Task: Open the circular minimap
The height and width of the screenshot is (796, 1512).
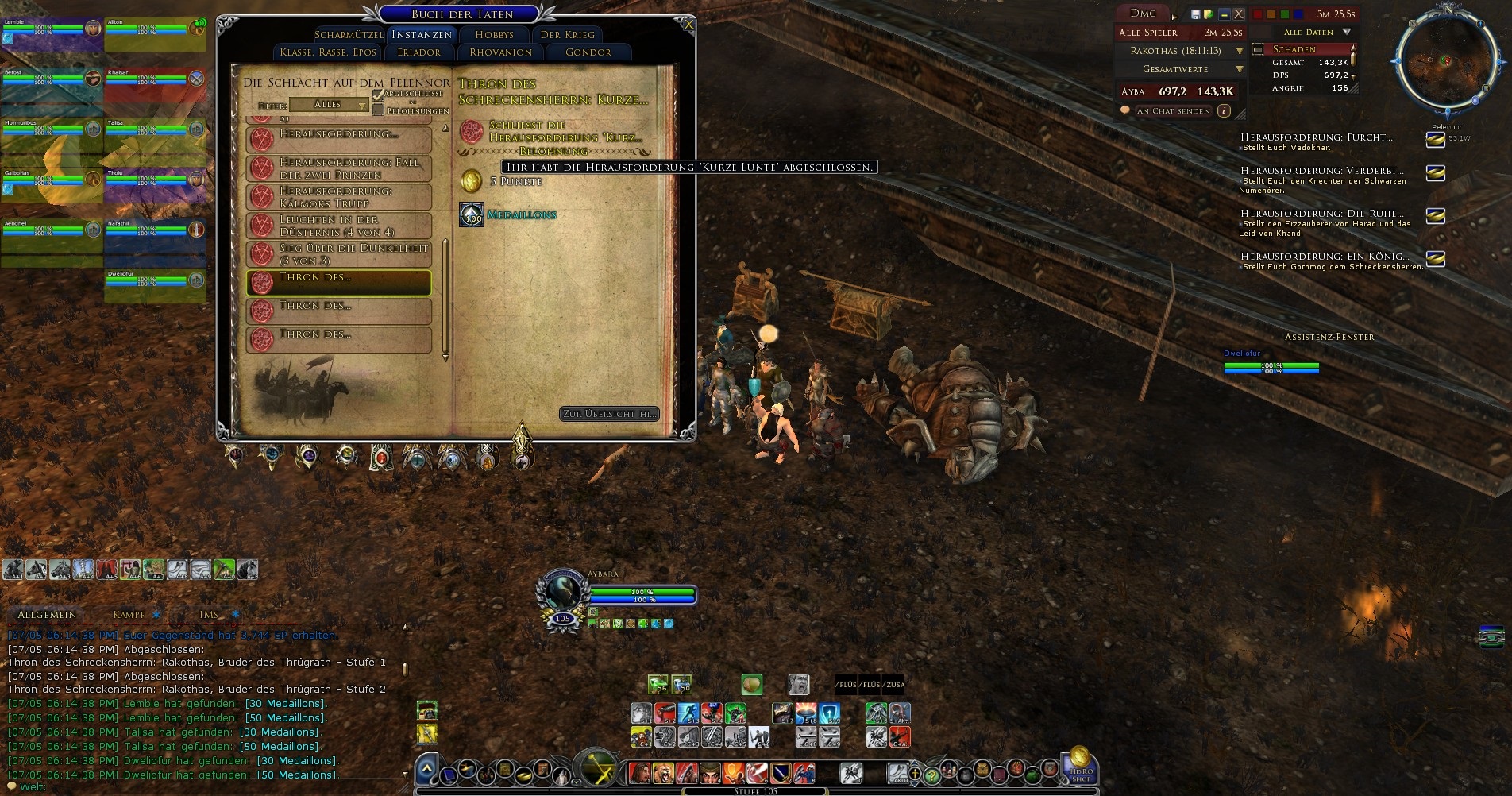Action: (1445, 62)
